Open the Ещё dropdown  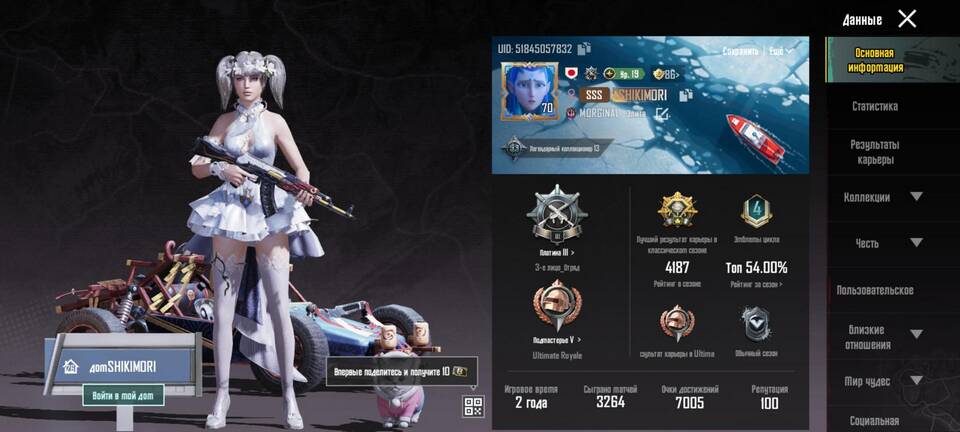click(x=780, y=51)
